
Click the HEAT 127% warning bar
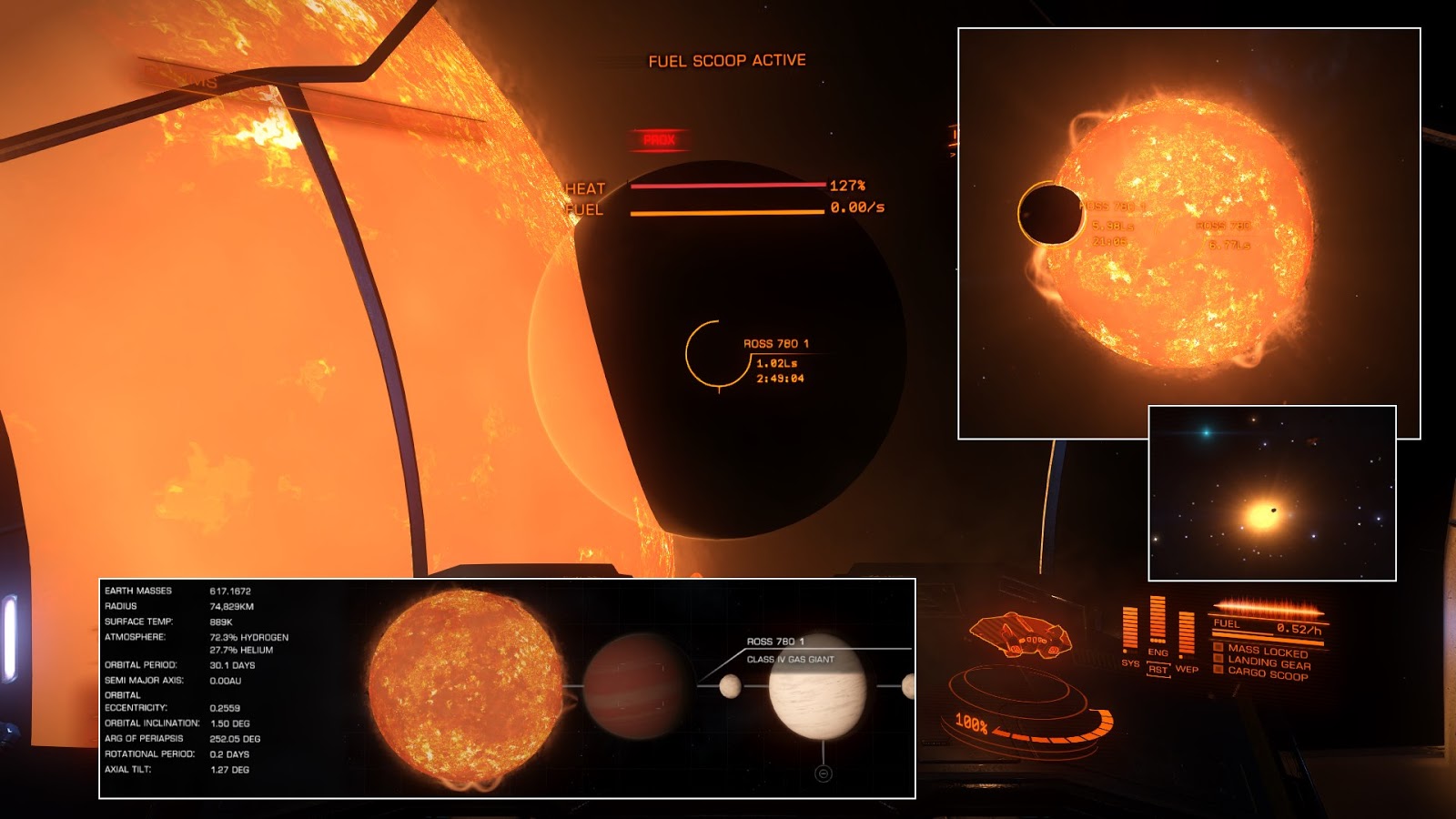pyautogui.click(x=726, y=185)
